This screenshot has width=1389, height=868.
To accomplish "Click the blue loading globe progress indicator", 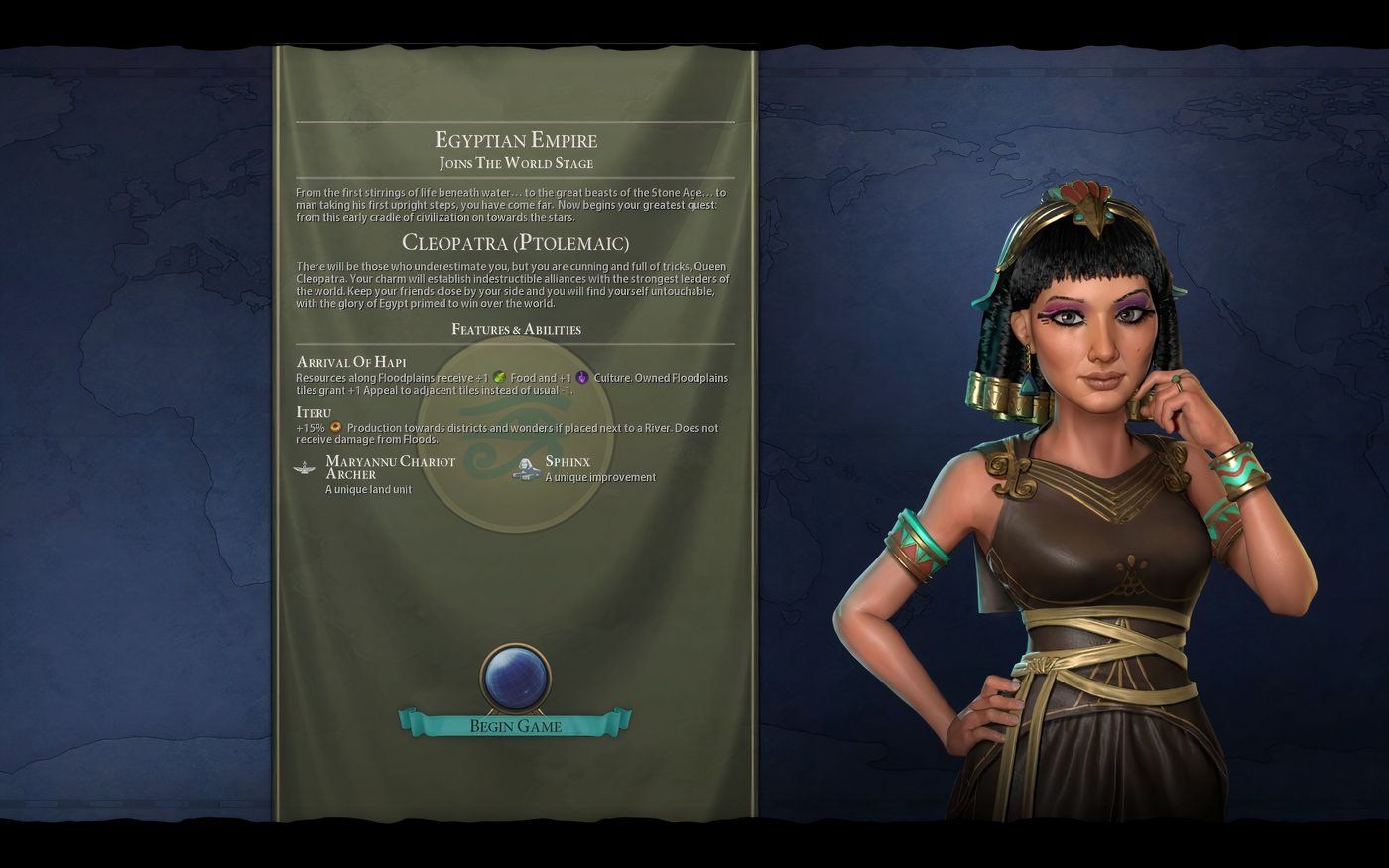I will point(516,677).
